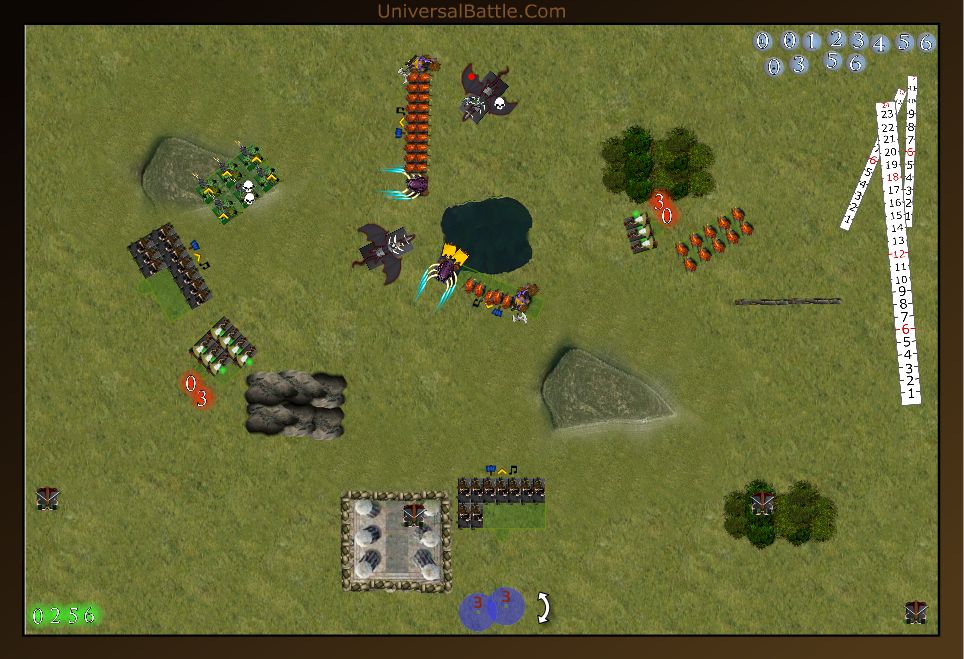This screenshot has height=659, width=964.
Task: Select the green die showing 0
Action: pos(39,615)
